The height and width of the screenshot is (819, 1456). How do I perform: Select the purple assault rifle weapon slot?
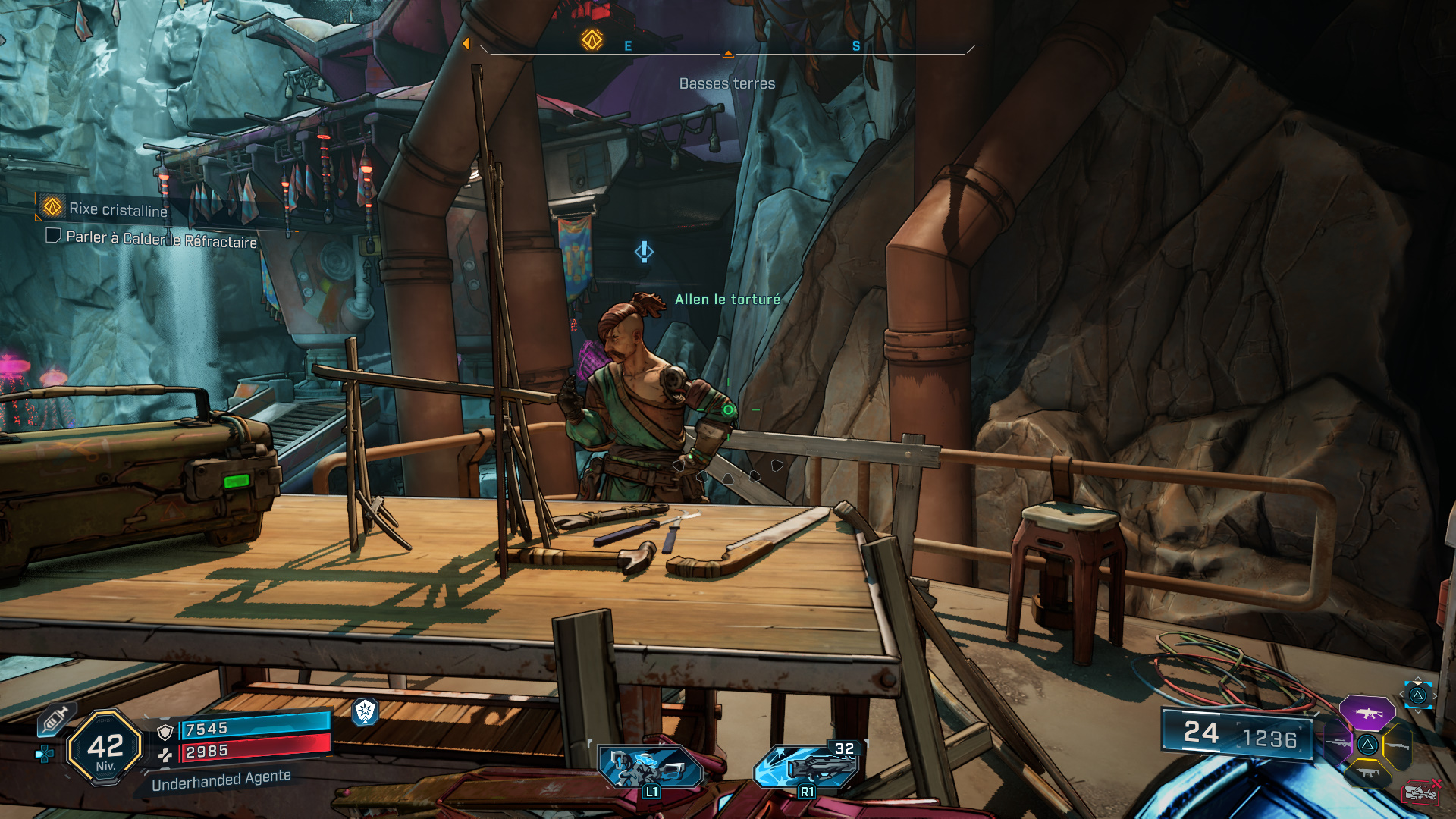pyautogui.click(x=1367, y=713)
